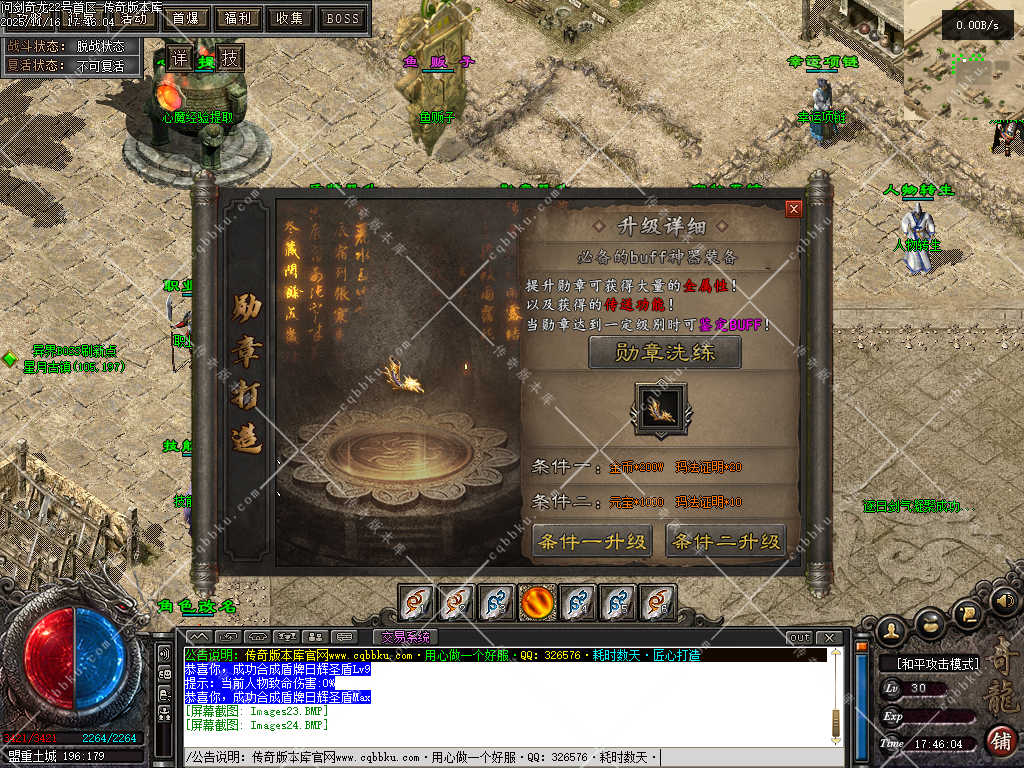Select the medal item slot
Viewport: 1024px width, 768px height.
(x=659, y=409)
